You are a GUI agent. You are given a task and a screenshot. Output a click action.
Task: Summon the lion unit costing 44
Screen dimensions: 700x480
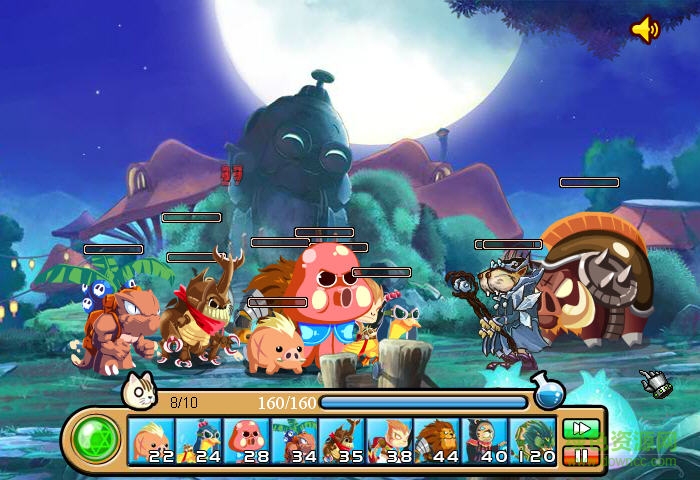tap(438, 441)
